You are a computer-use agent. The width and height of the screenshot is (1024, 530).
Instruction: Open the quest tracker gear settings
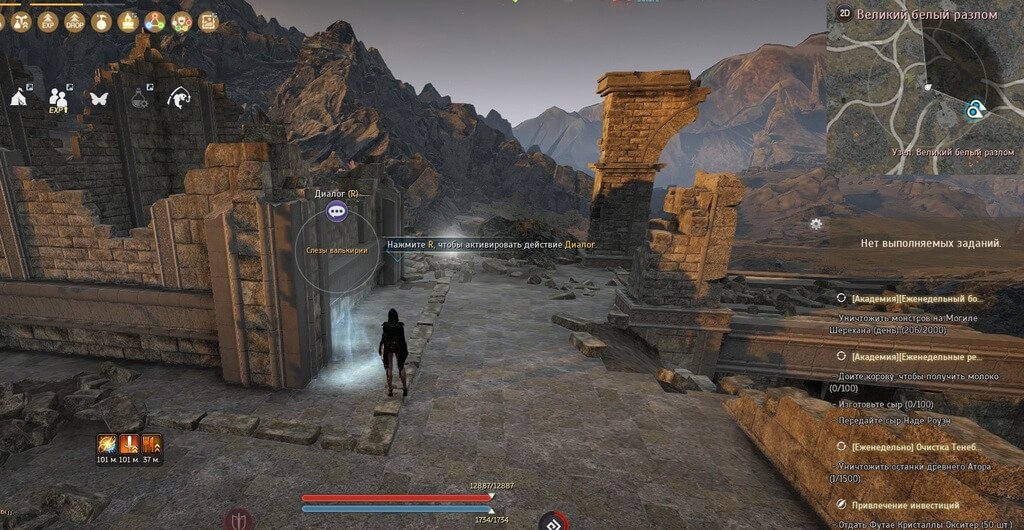pyautogui.click(x=817, y=224)
